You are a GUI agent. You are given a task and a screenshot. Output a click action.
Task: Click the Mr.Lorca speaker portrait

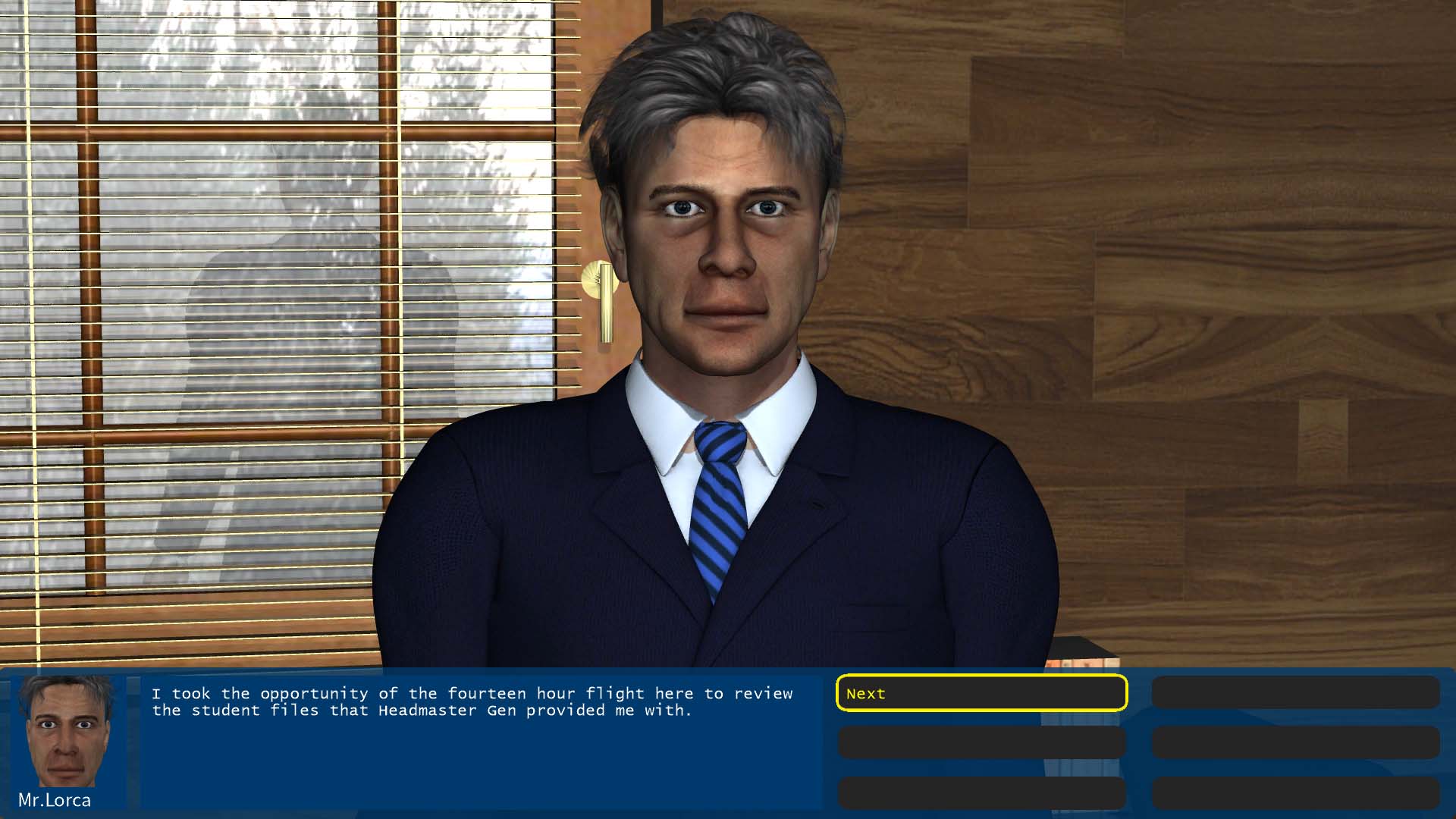pyautogui.click(x=66, y=732)
